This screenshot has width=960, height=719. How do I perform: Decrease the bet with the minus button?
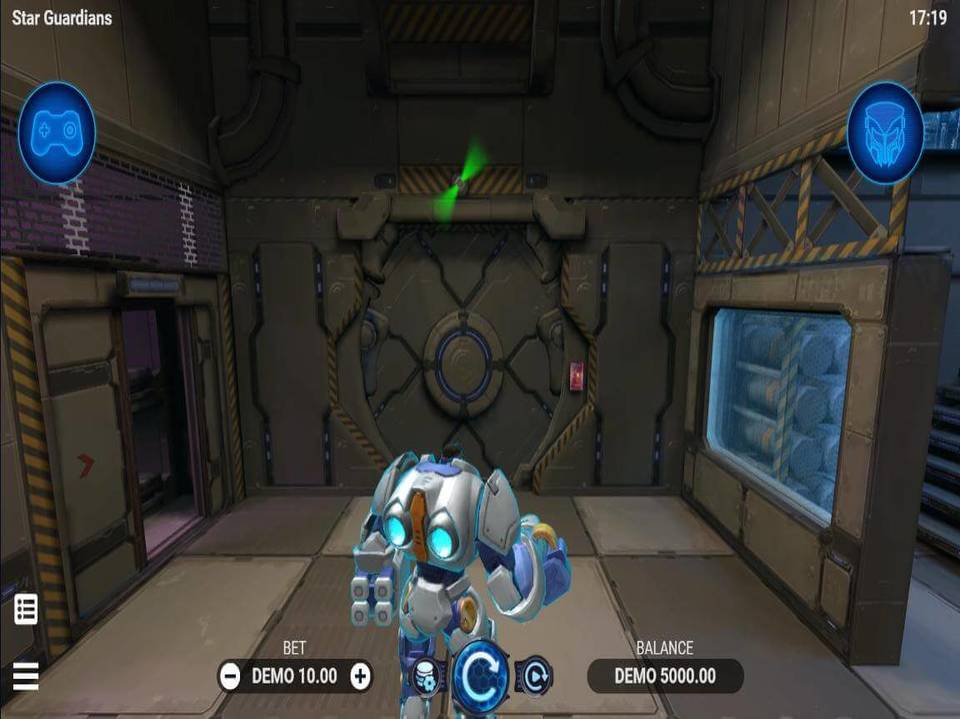(x=230, y=677)
